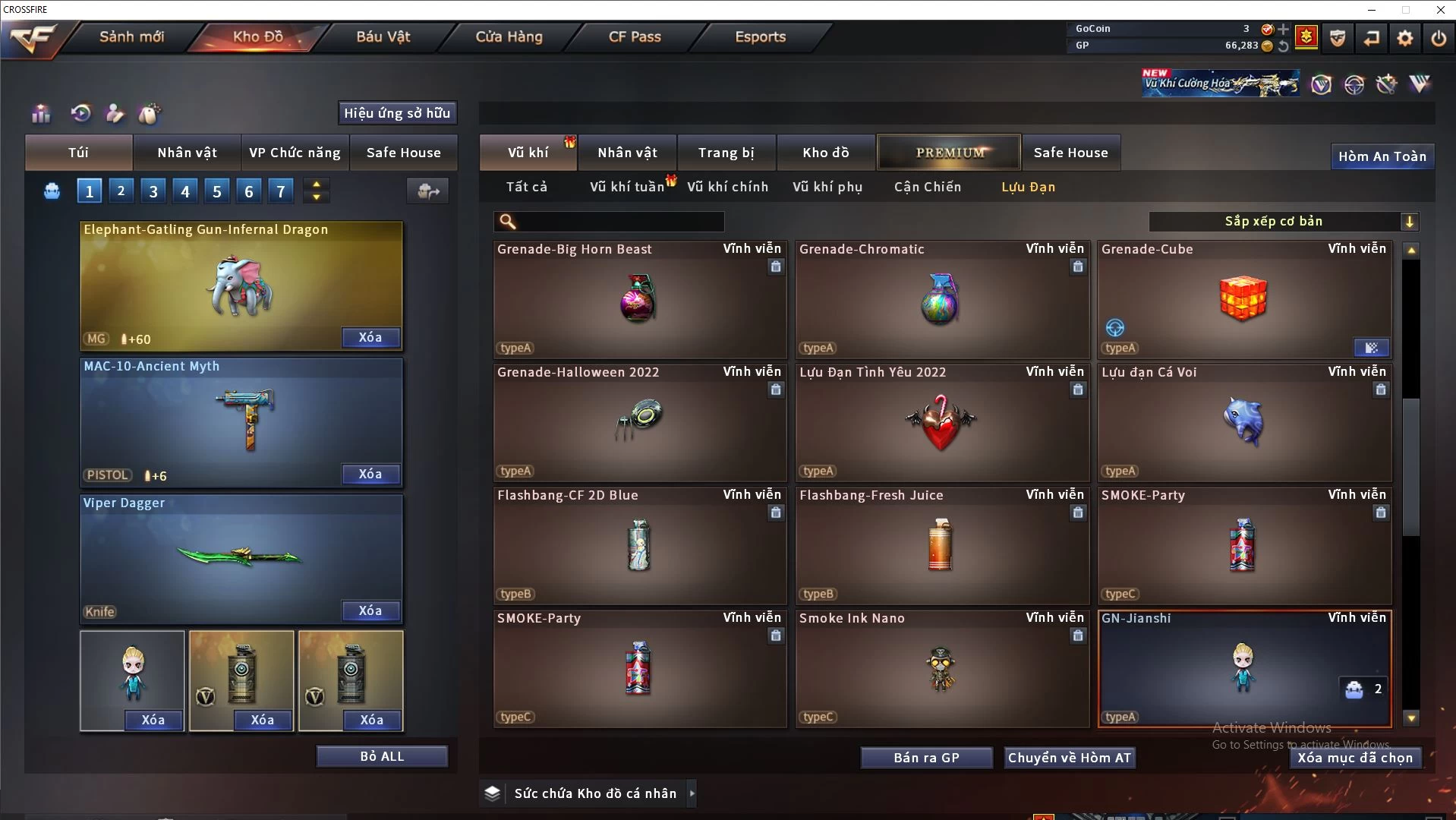Show the Cận Chiến melee category
The height and width of the screenshot is (820, 1456).
click(x=927, y=187)
